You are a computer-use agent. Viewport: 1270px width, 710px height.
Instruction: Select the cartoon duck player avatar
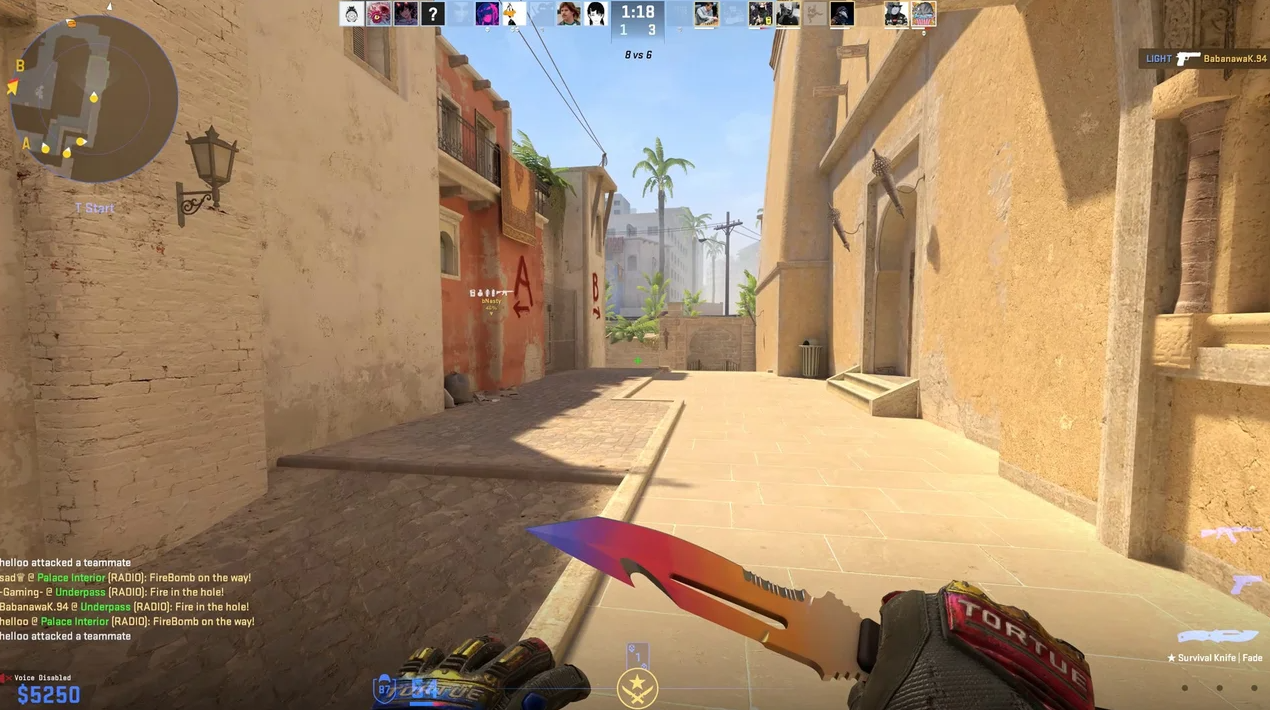[514, 13]
